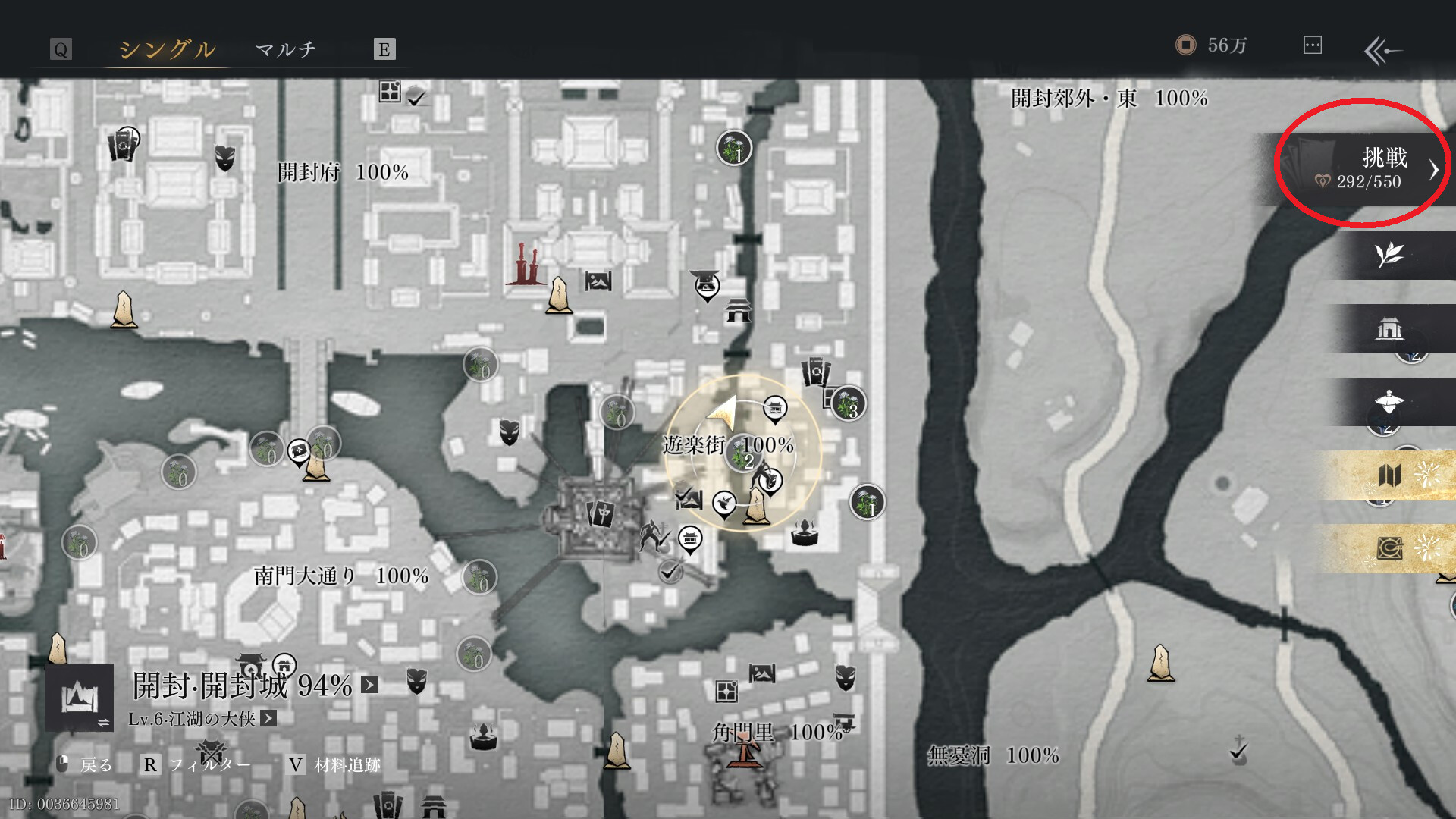Image resolution: width=1456 pixels, height=819 pixels.
Task: Click the 開封府 100% area label
Action: click(x=343, y=172)
